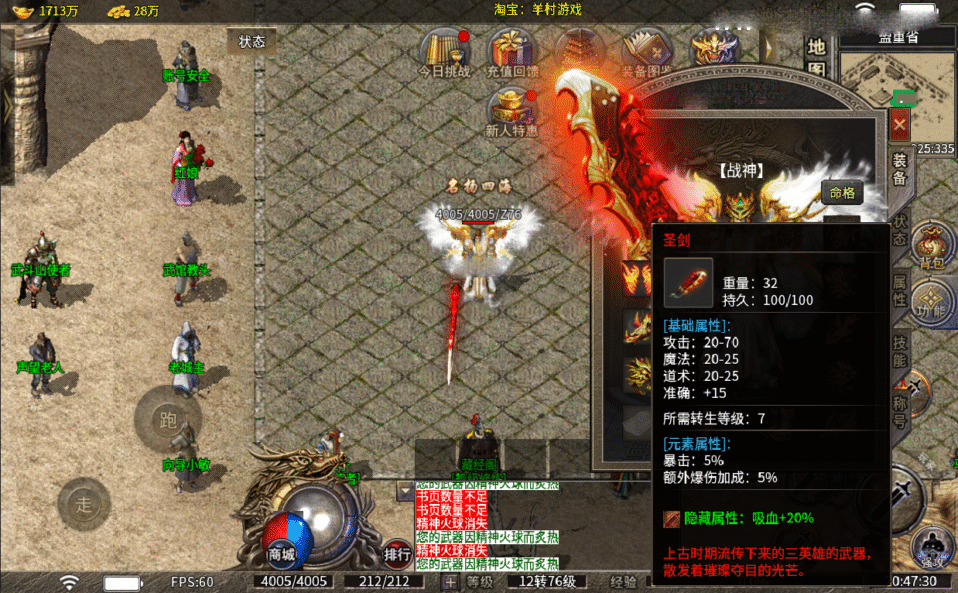
Task: Open the 商城 shop
Action: [x=282, y=553]
